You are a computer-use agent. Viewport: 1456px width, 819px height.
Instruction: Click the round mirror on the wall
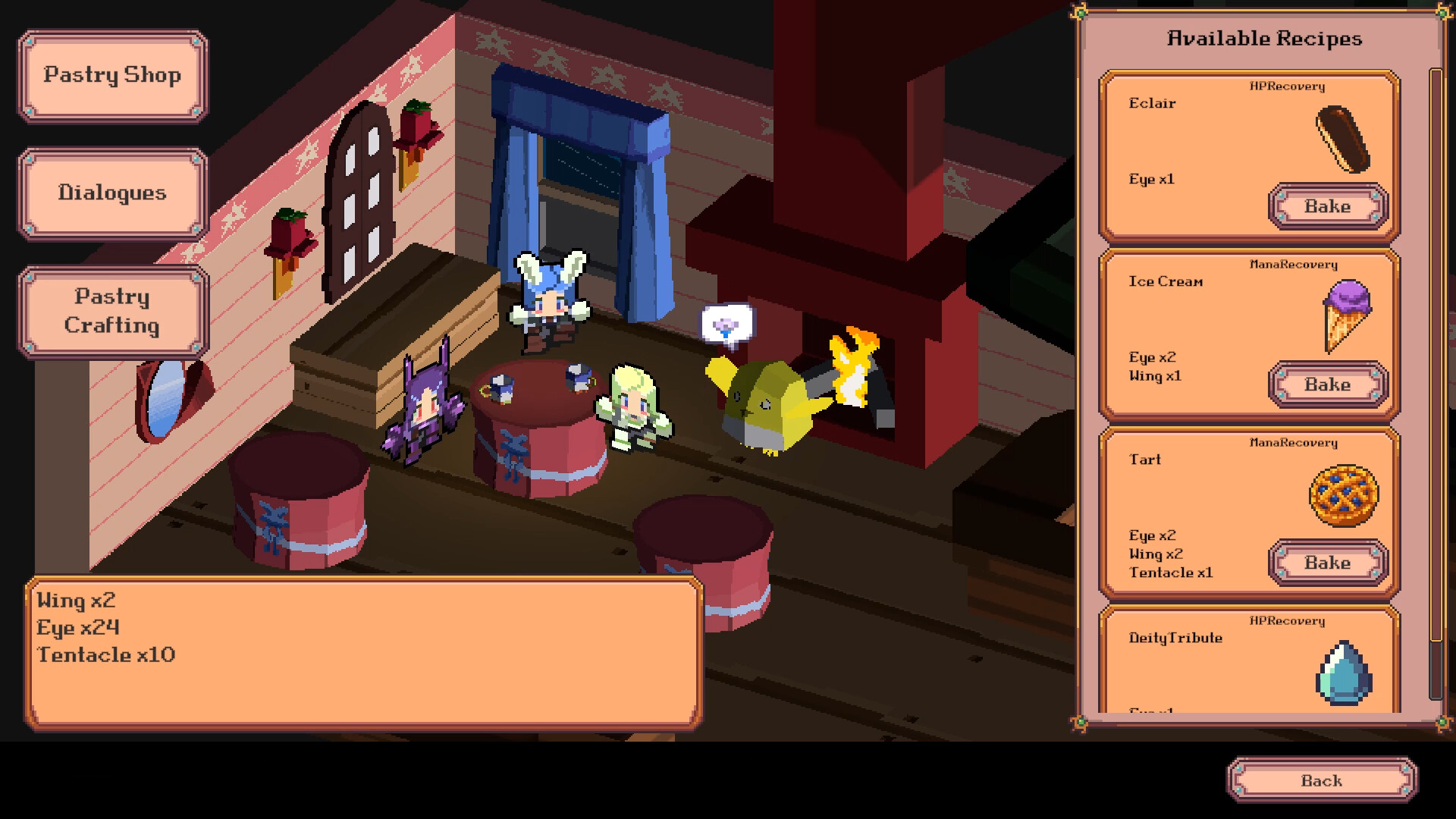click(x=171, y=398)
